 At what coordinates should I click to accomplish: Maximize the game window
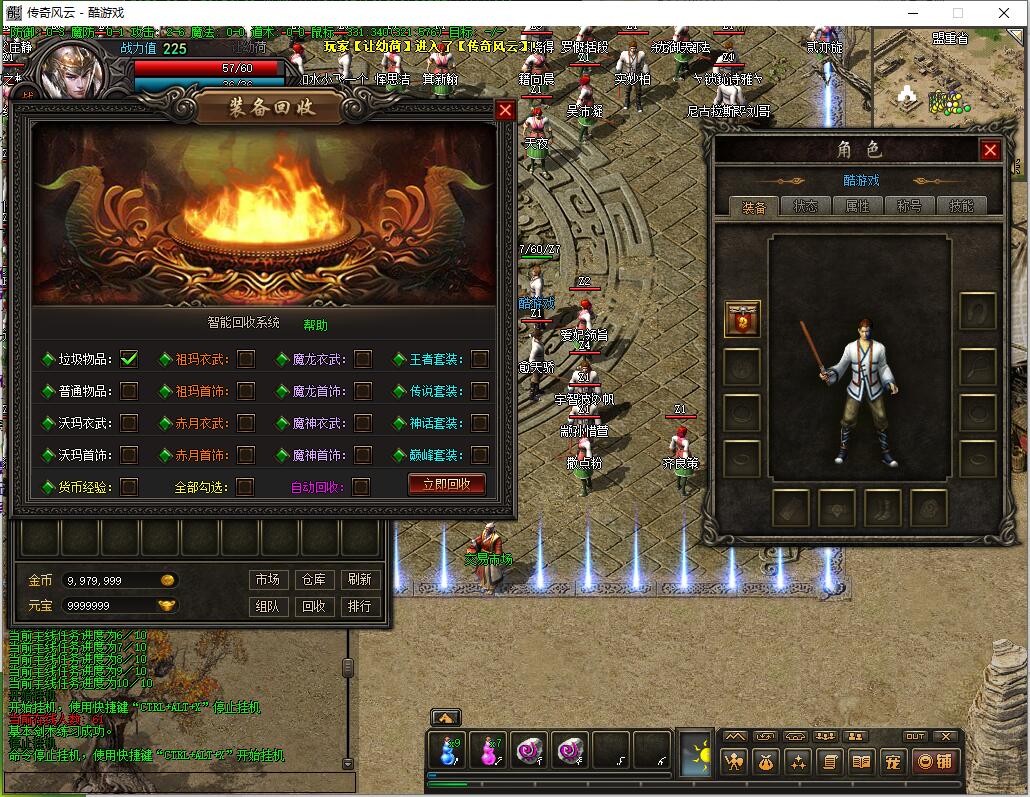[x=957, y=13]
